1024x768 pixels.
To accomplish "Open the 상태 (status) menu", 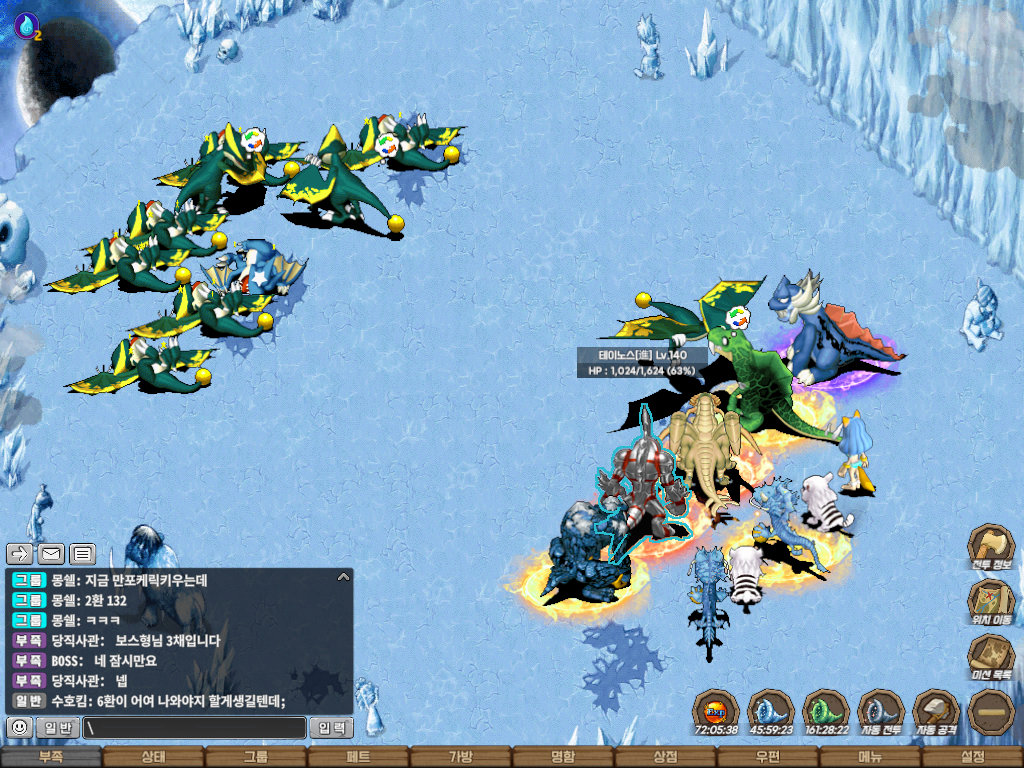I will pos(153,757).
